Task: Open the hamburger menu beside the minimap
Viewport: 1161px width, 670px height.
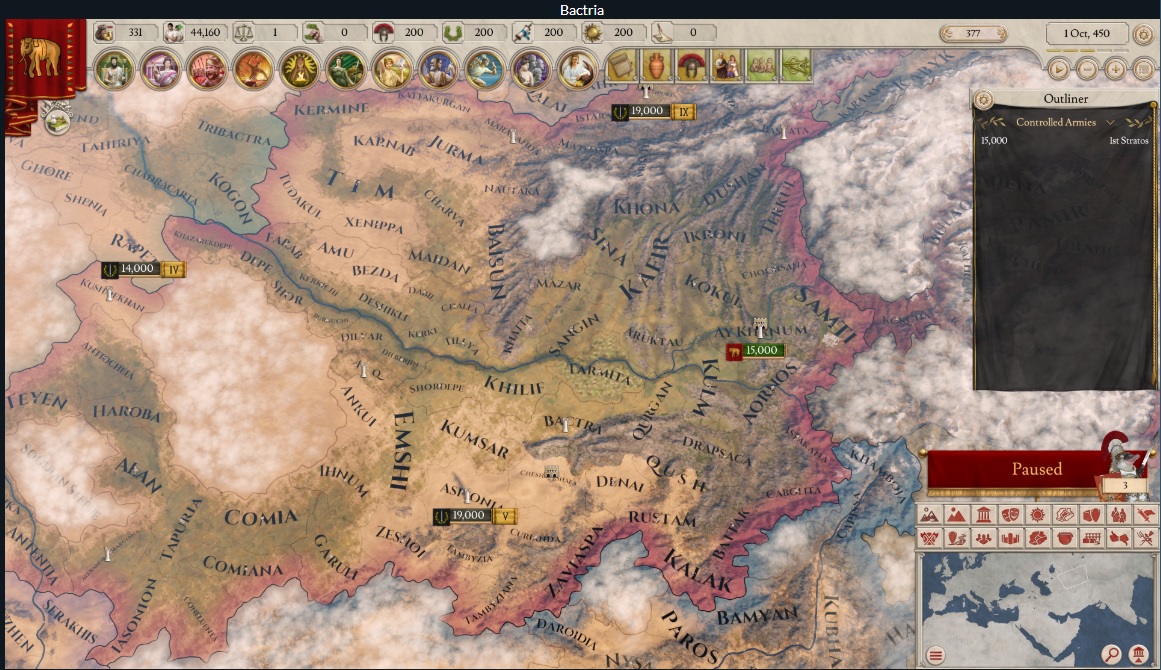Action: click(x=936, y=655)
